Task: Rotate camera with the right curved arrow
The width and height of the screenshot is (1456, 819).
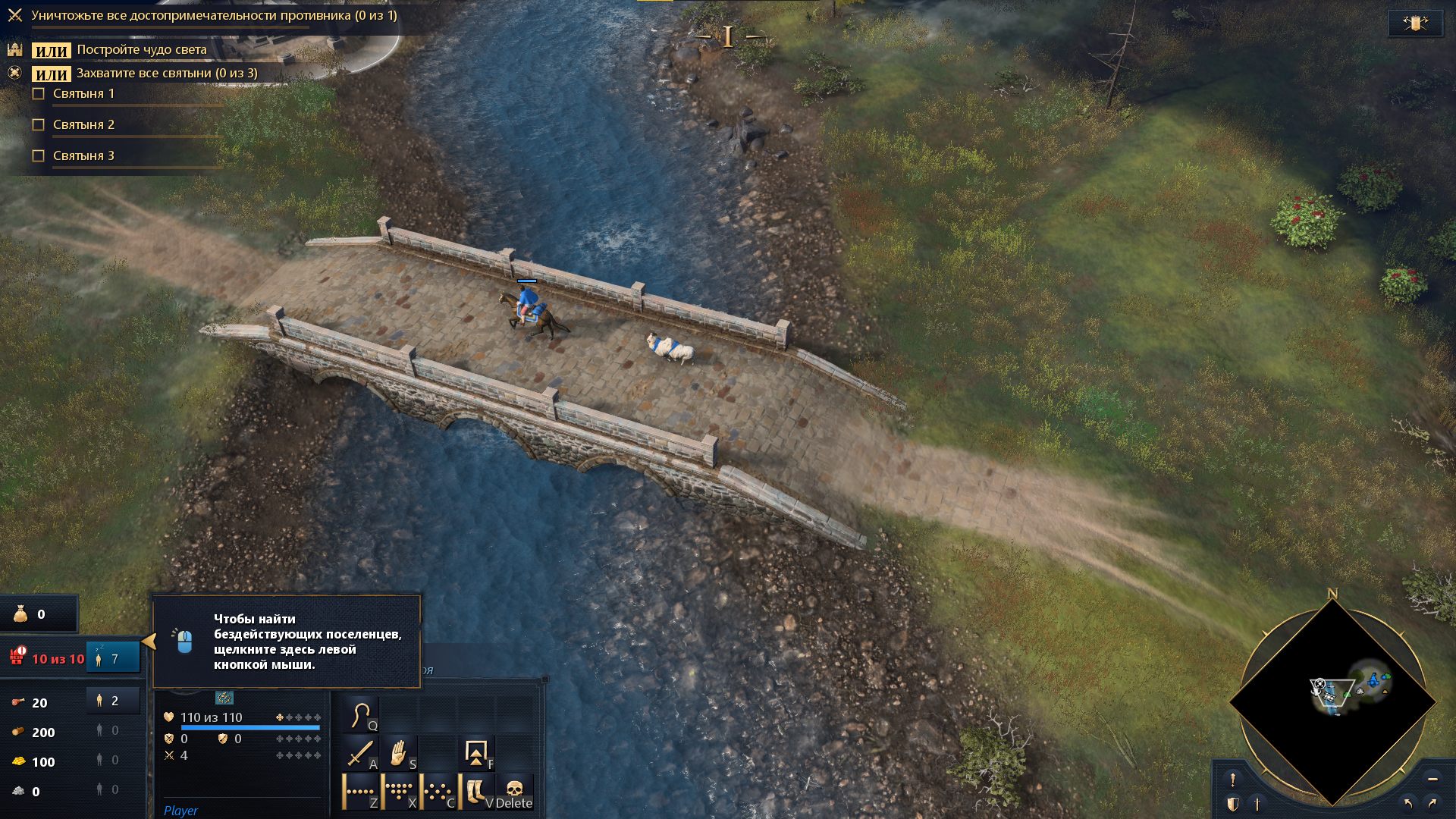Action: tap(1432, 803)
